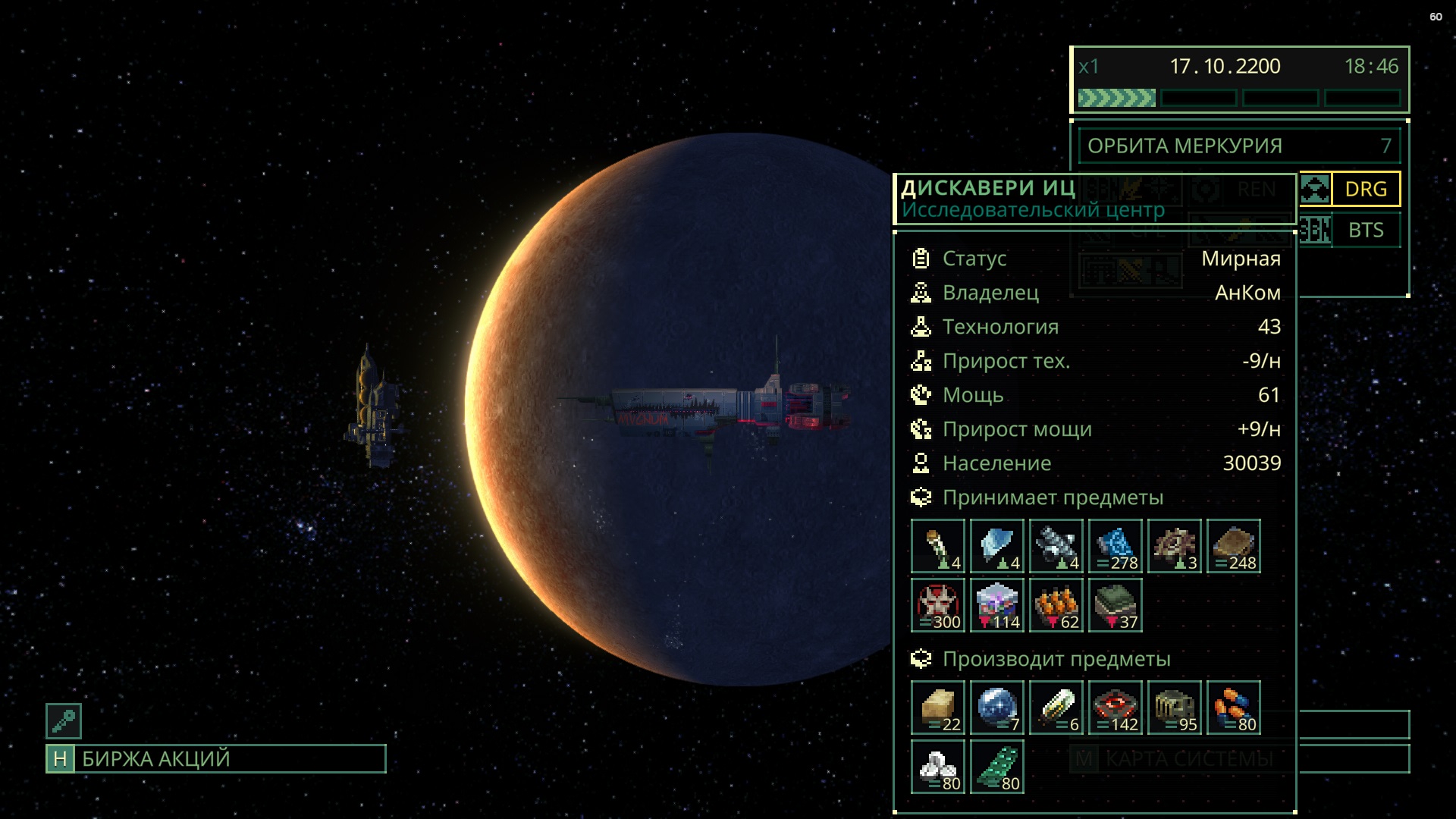Choose the brown gear item slot
The image size is (1456, 819).
click(1175, 546)
